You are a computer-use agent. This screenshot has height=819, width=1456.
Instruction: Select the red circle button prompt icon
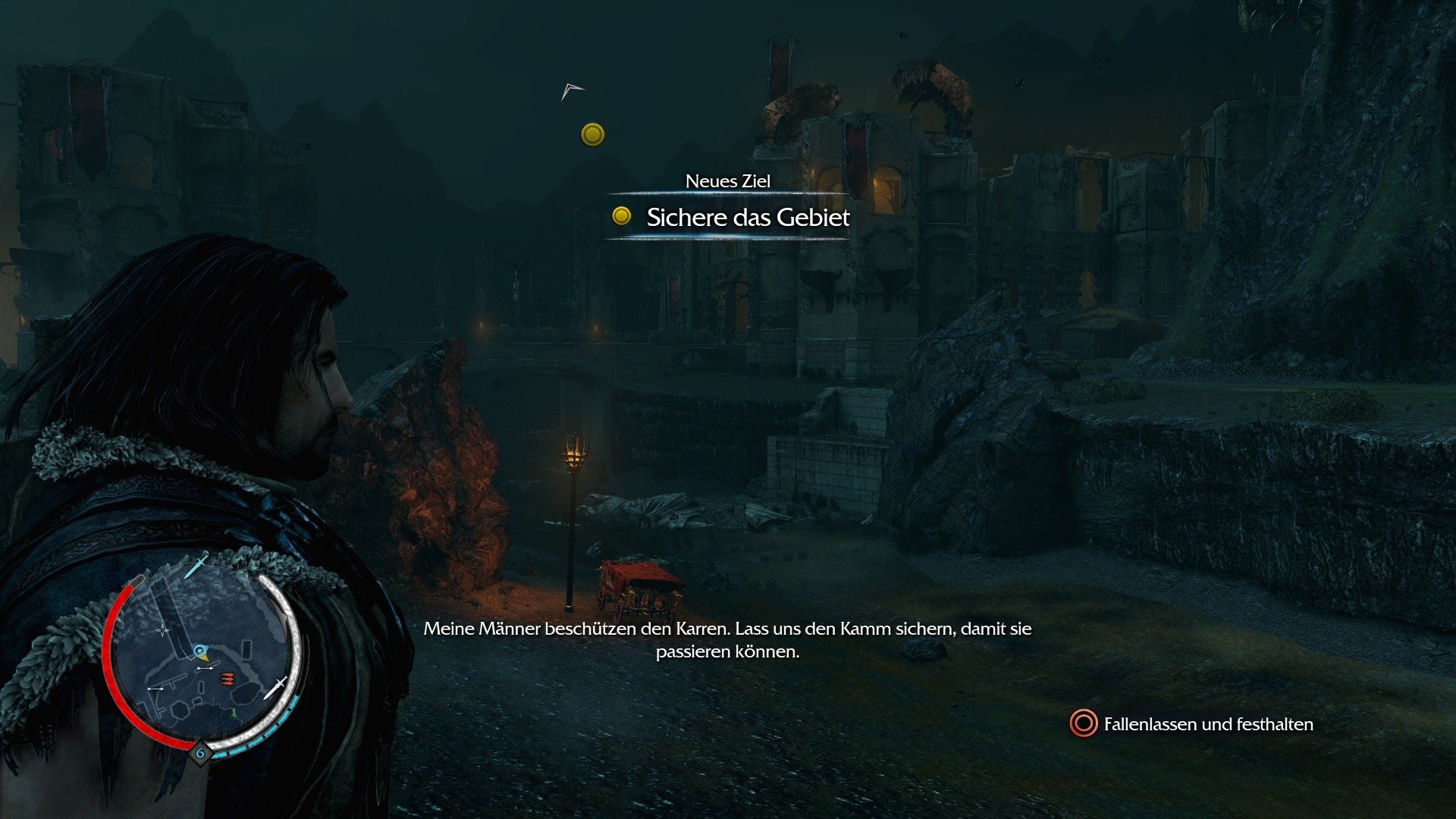pos(1083,724)
